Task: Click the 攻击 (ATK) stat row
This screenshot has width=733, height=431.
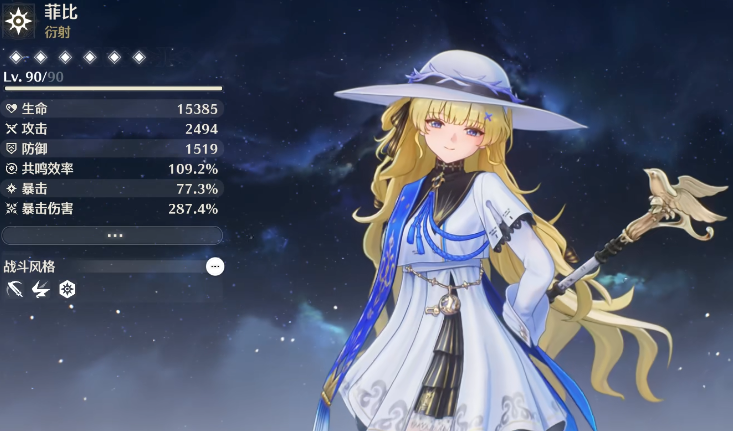Action: point(112,128)
